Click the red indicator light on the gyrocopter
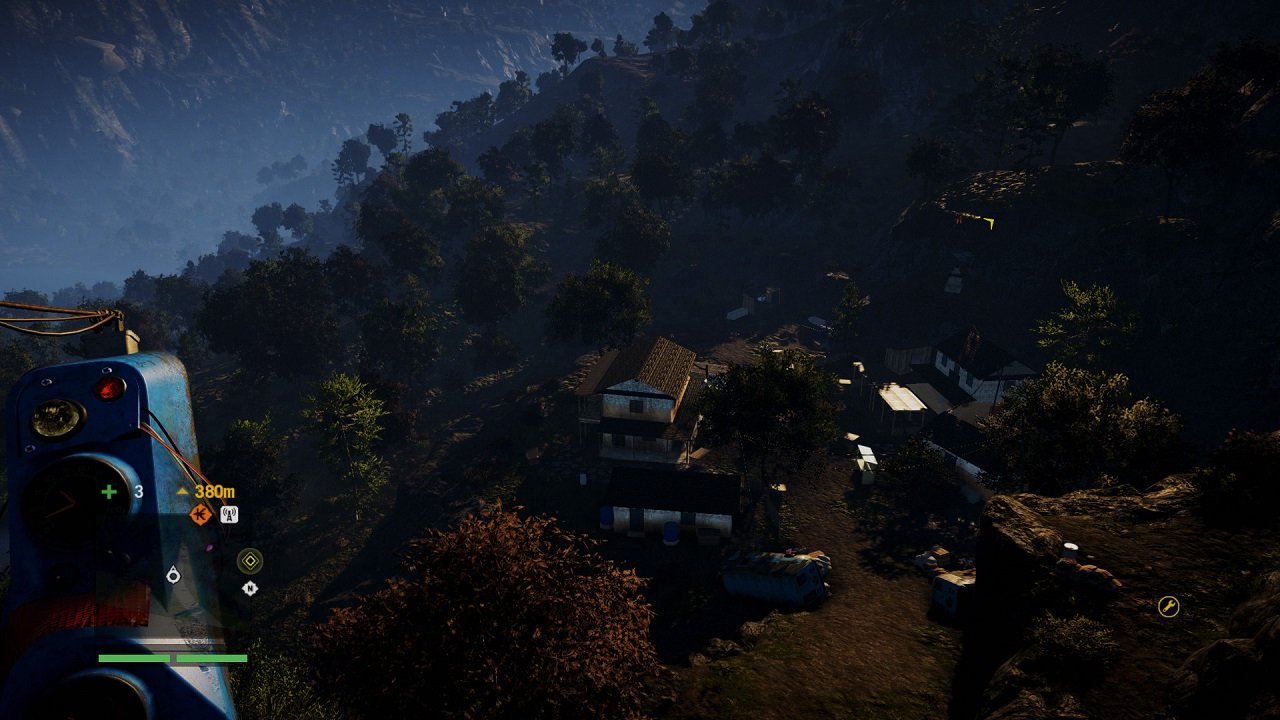 (x=108, y=388)
